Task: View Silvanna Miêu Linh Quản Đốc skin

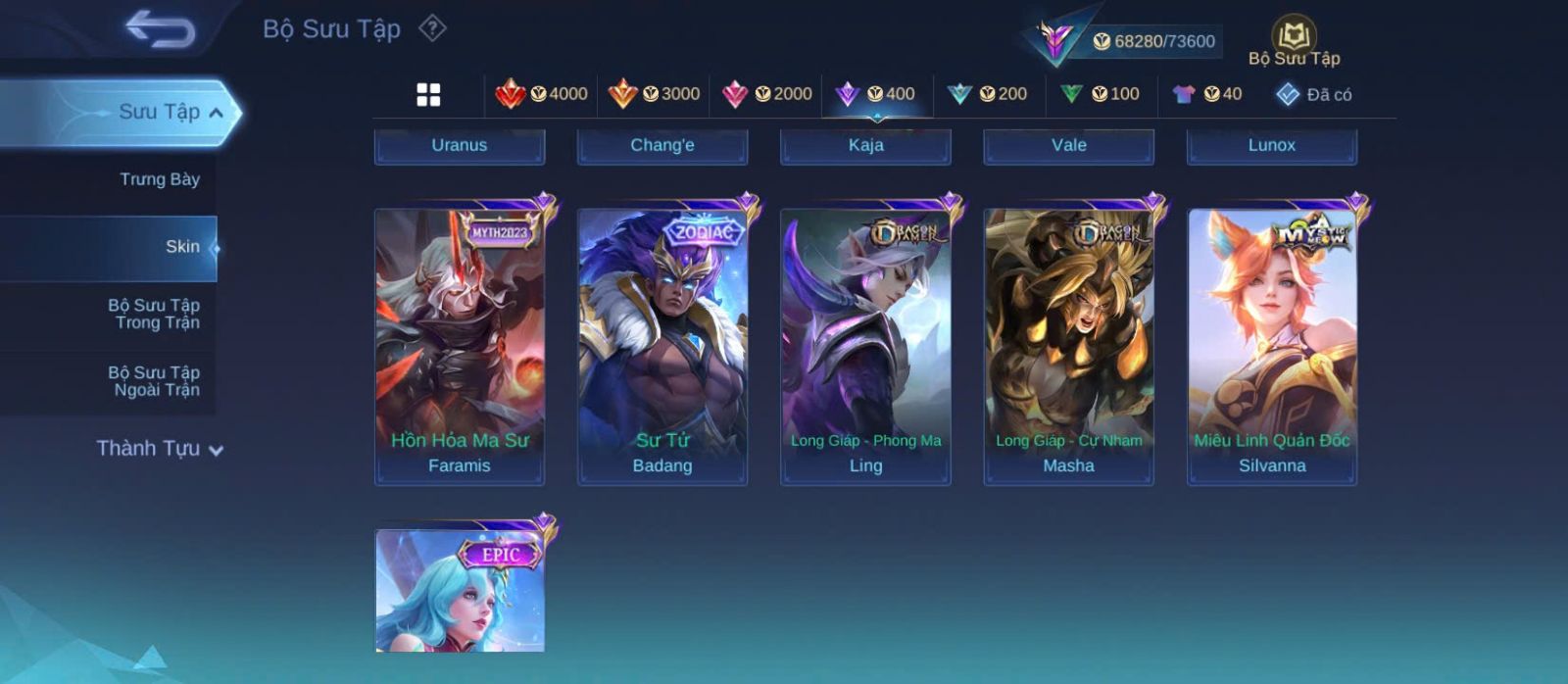Action: pos(1272,345)
